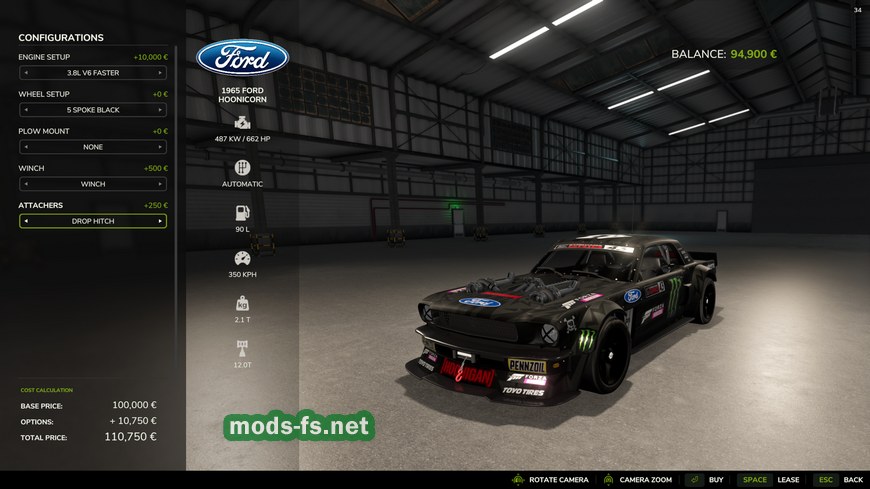
Task: Go back from the configuration screen
Action: coord(838,480)
